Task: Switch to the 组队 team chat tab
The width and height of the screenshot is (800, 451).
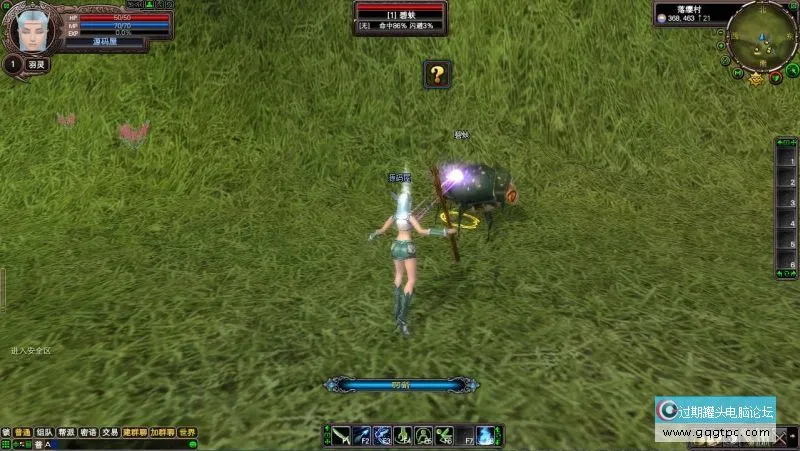Action: pos(44,433)
